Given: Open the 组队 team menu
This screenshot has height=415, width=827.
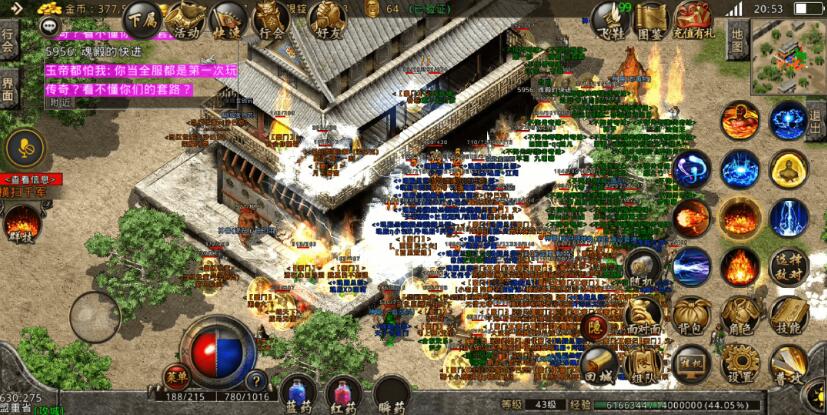Looking at the screenshot, I should pos(644,364).
